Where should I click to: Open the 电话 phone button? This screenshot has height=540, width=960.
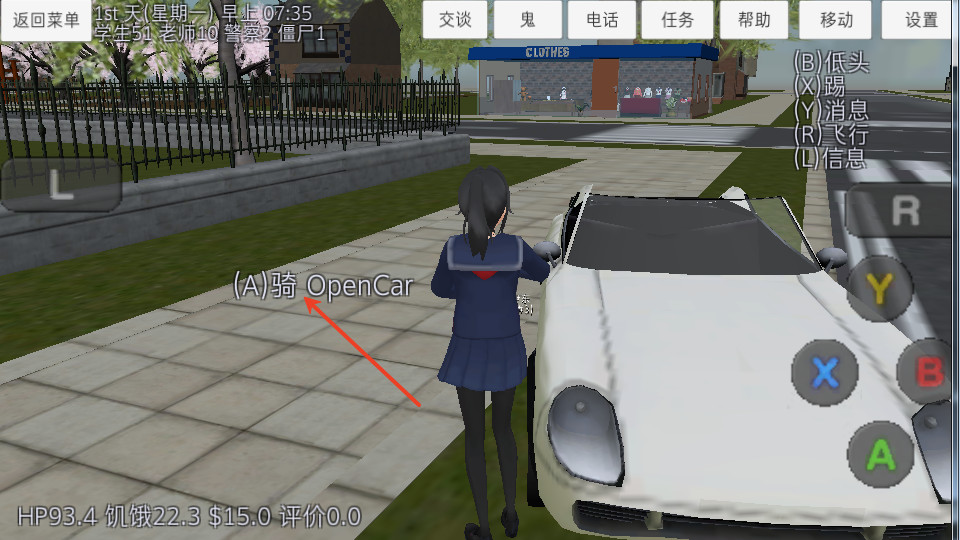click(602, 20)
